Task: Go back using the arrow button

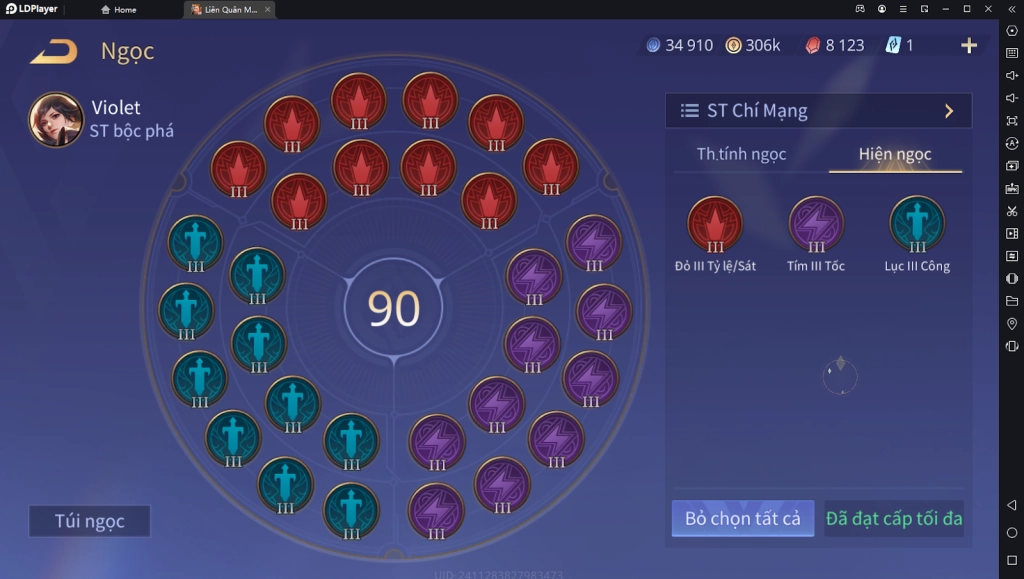Action: pos(54,51)
